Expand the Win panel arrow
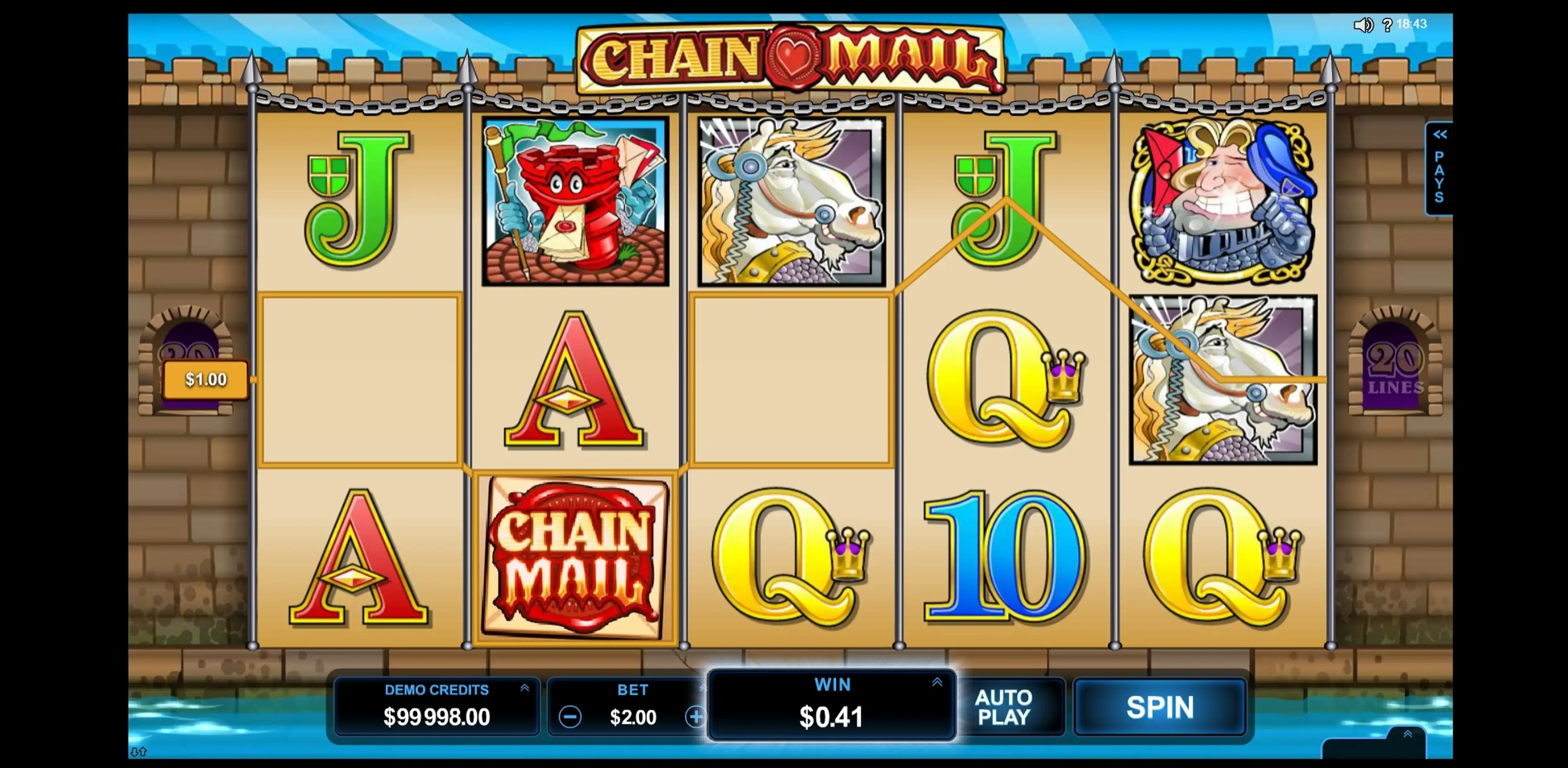This screenshot has width=1568, height=768. coord(937,682)
